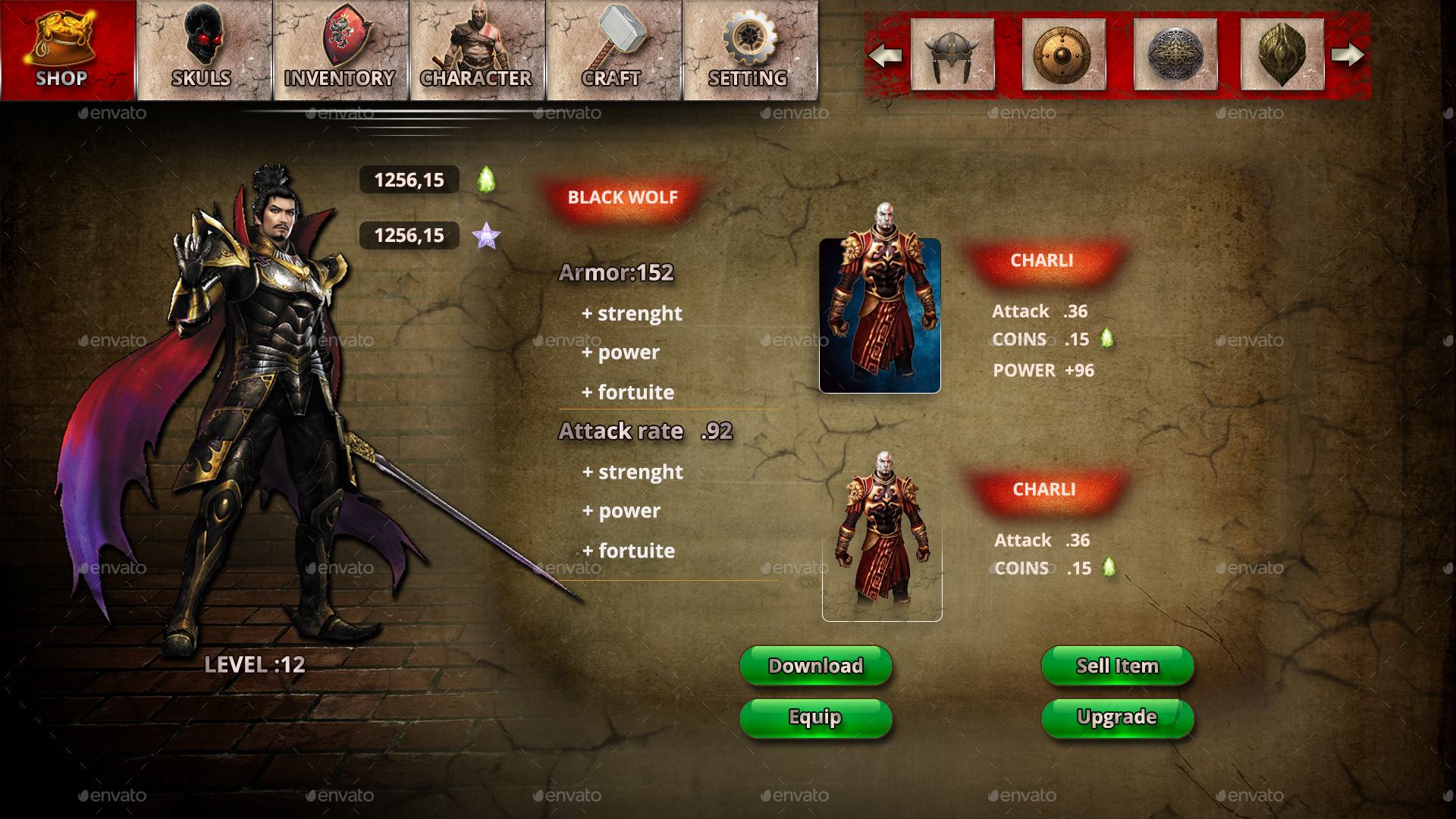Select the horned helmet in the item carousel

coord(952,53)
